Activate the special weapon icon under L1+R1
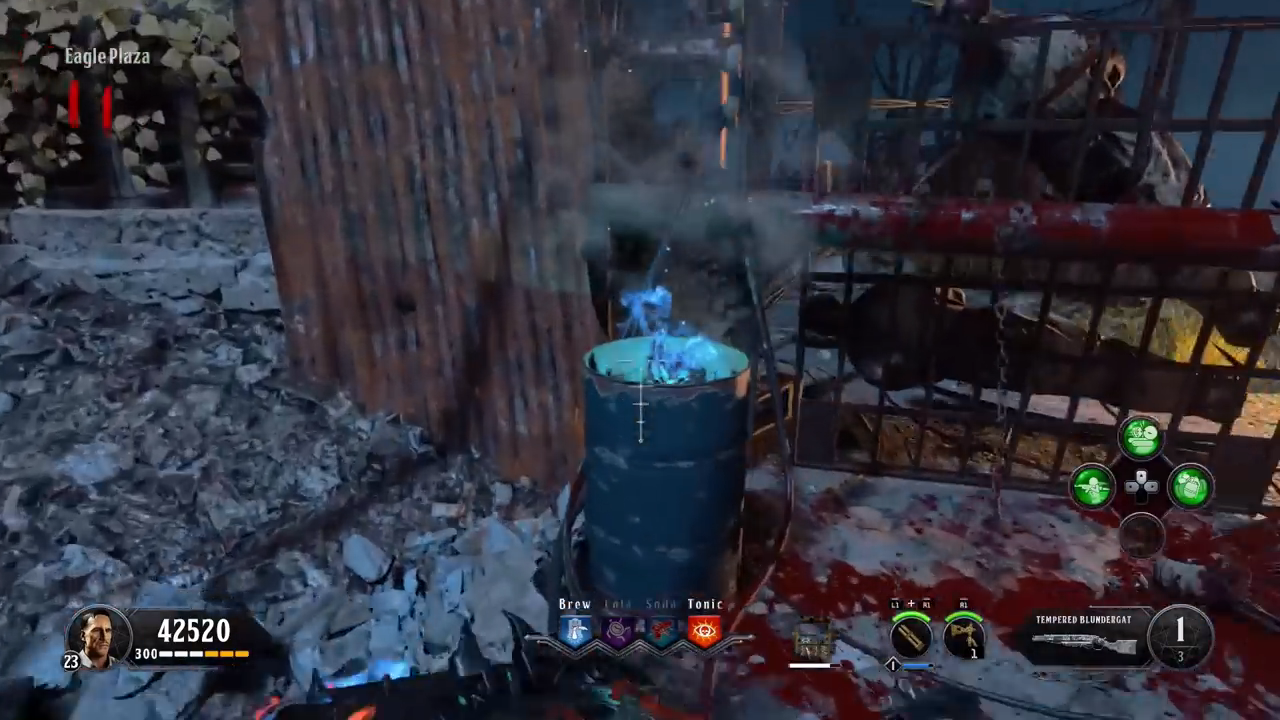This screenshot has height=720, width=1280. [911, 636]
